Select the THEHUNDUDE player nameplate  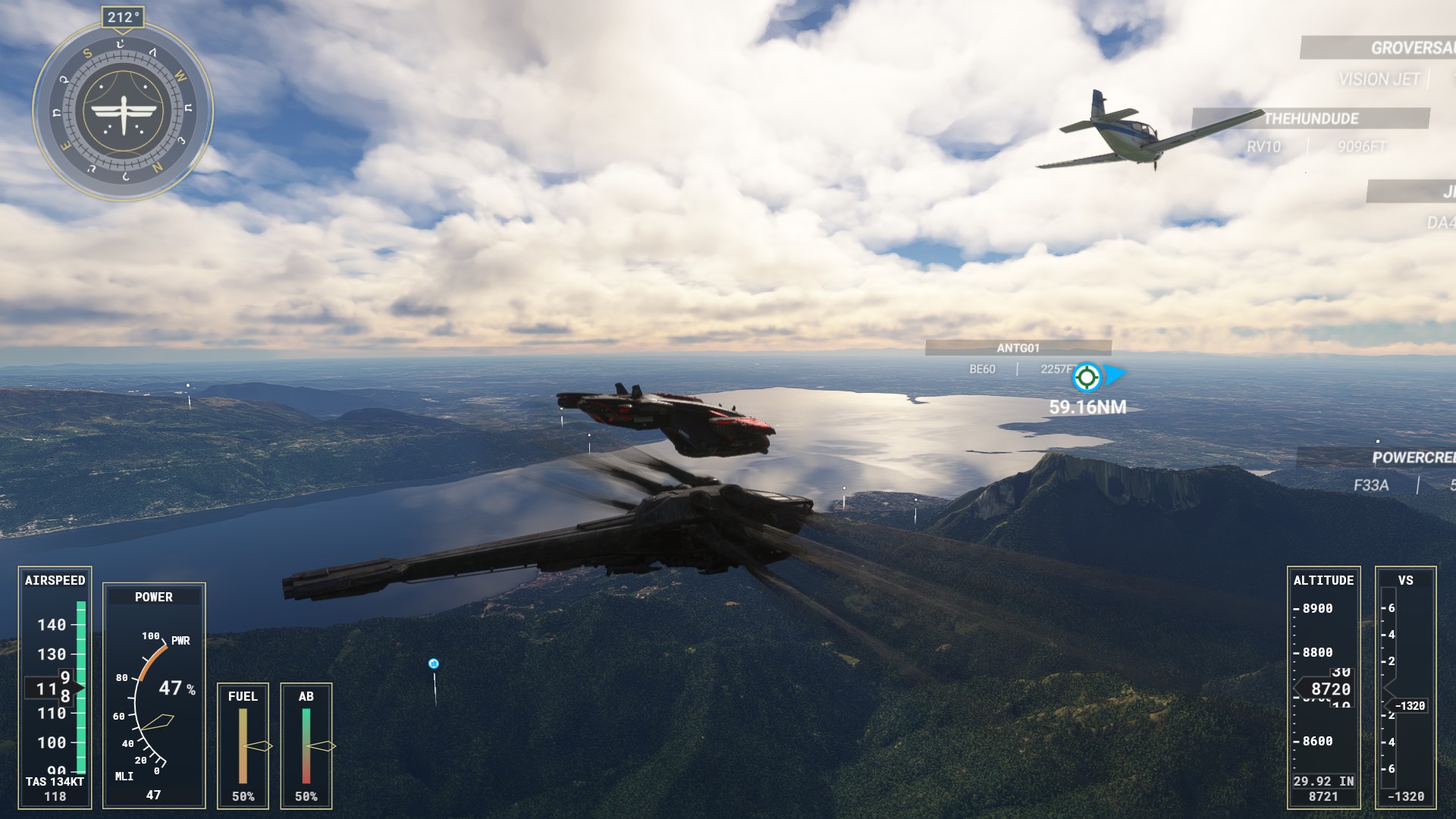pos(1310,118)
